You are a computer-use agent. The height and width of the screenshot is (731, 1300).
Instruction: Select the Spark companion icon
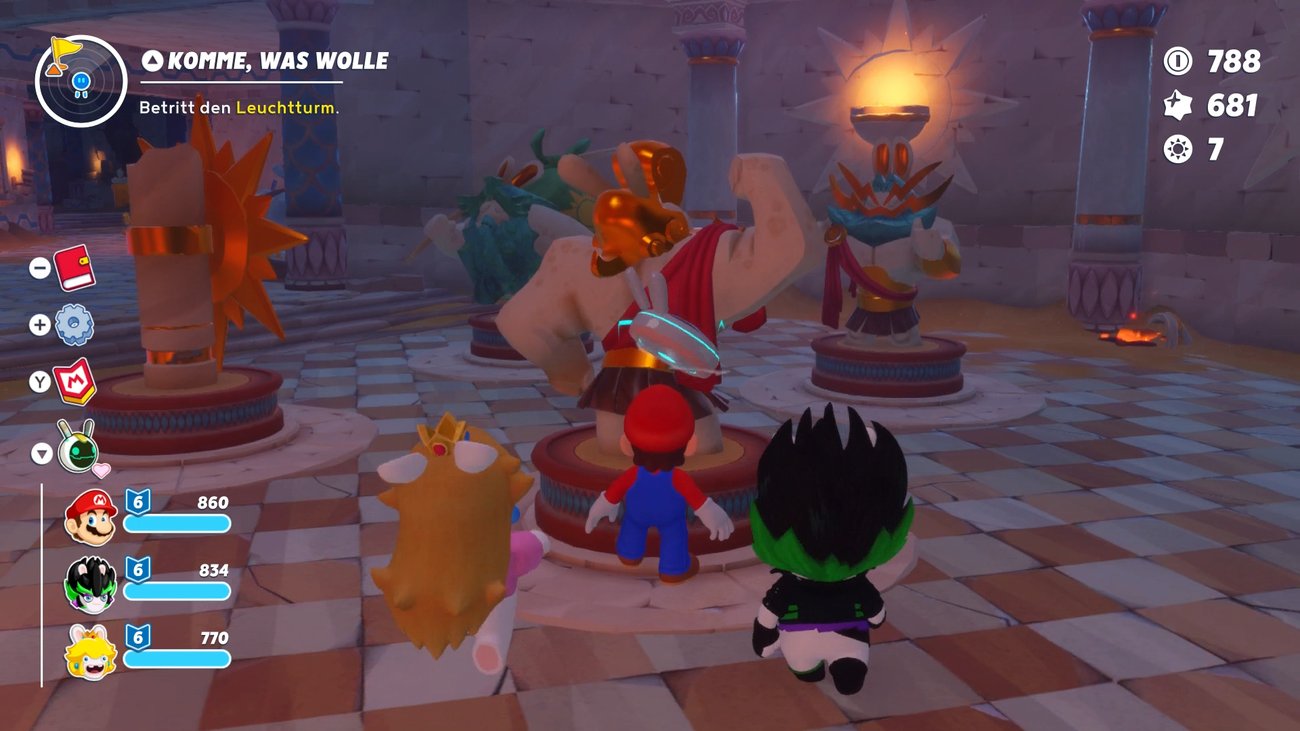tap(78, 454)
